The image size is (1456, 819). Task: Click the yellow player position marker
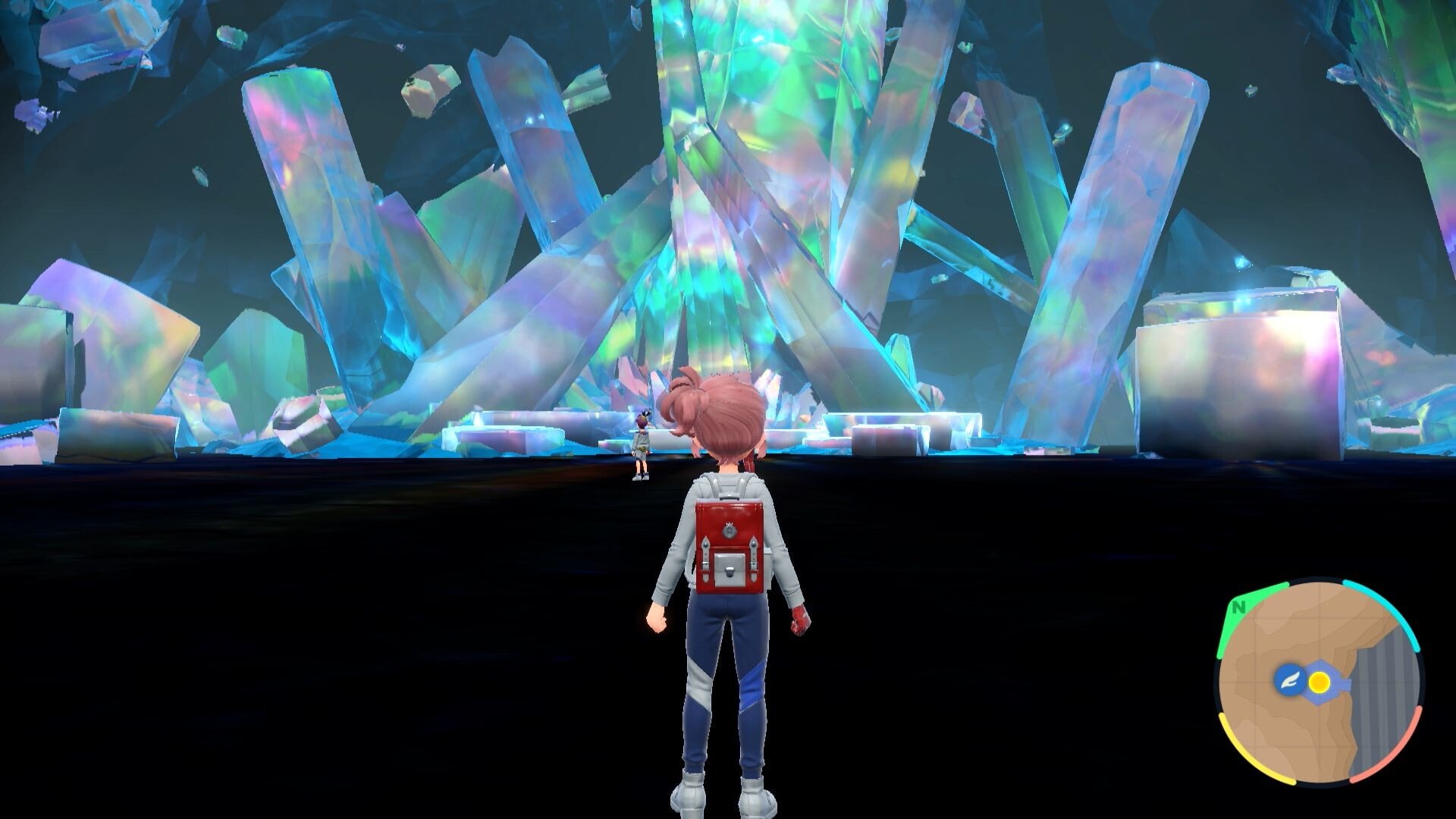(x=1319, y=682)
